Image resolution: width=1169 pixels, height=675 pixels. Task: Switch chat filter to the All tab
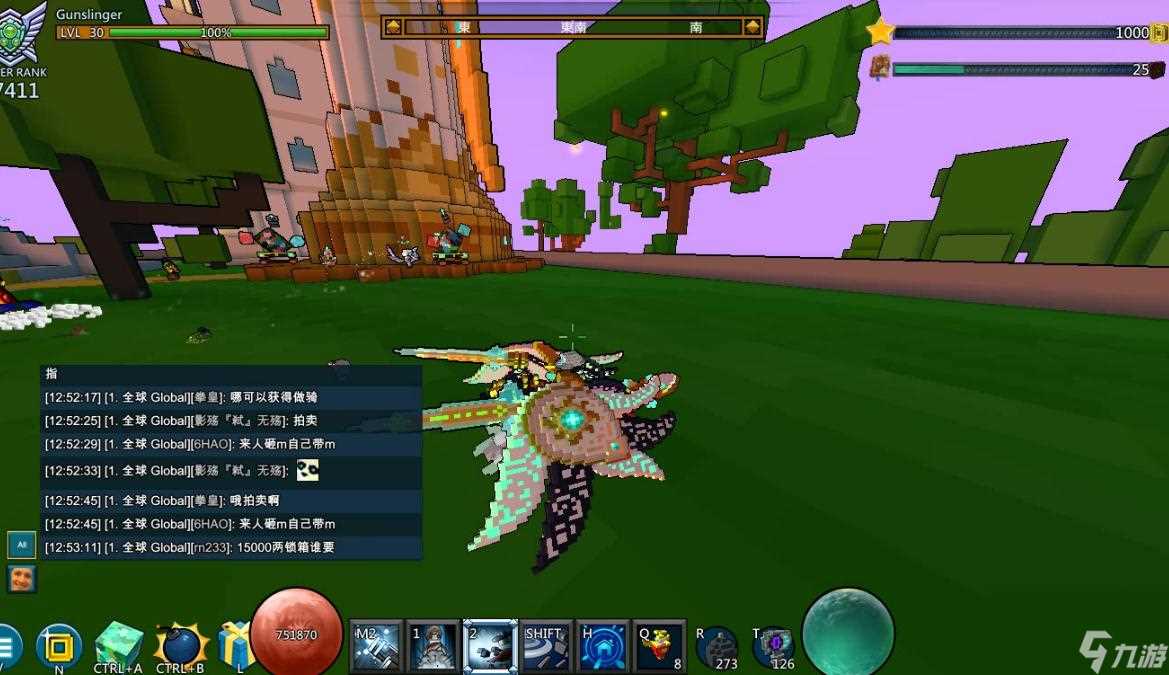coord(21,545)
